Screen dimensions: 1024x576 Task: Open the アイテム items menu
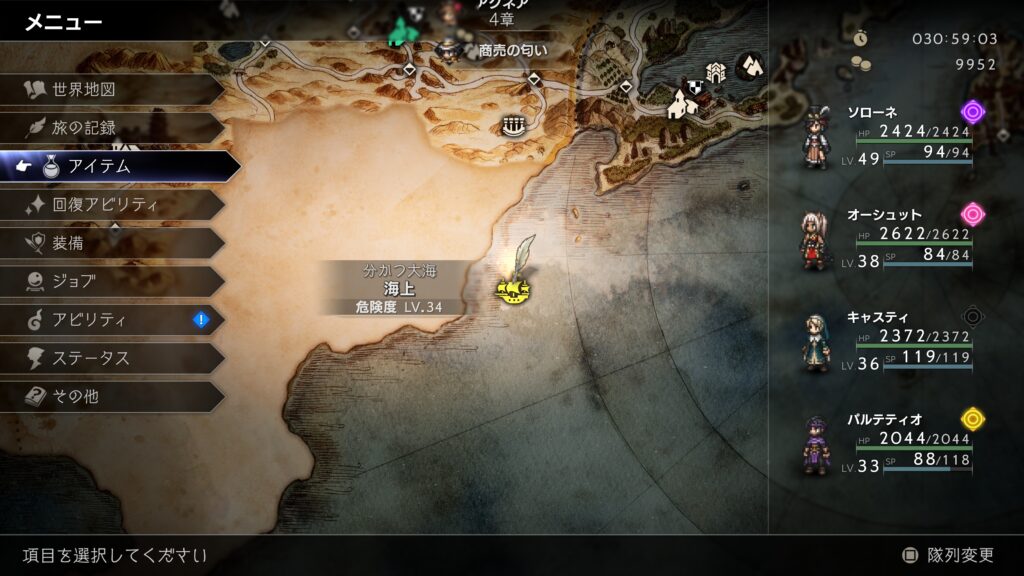pos(120,166)
